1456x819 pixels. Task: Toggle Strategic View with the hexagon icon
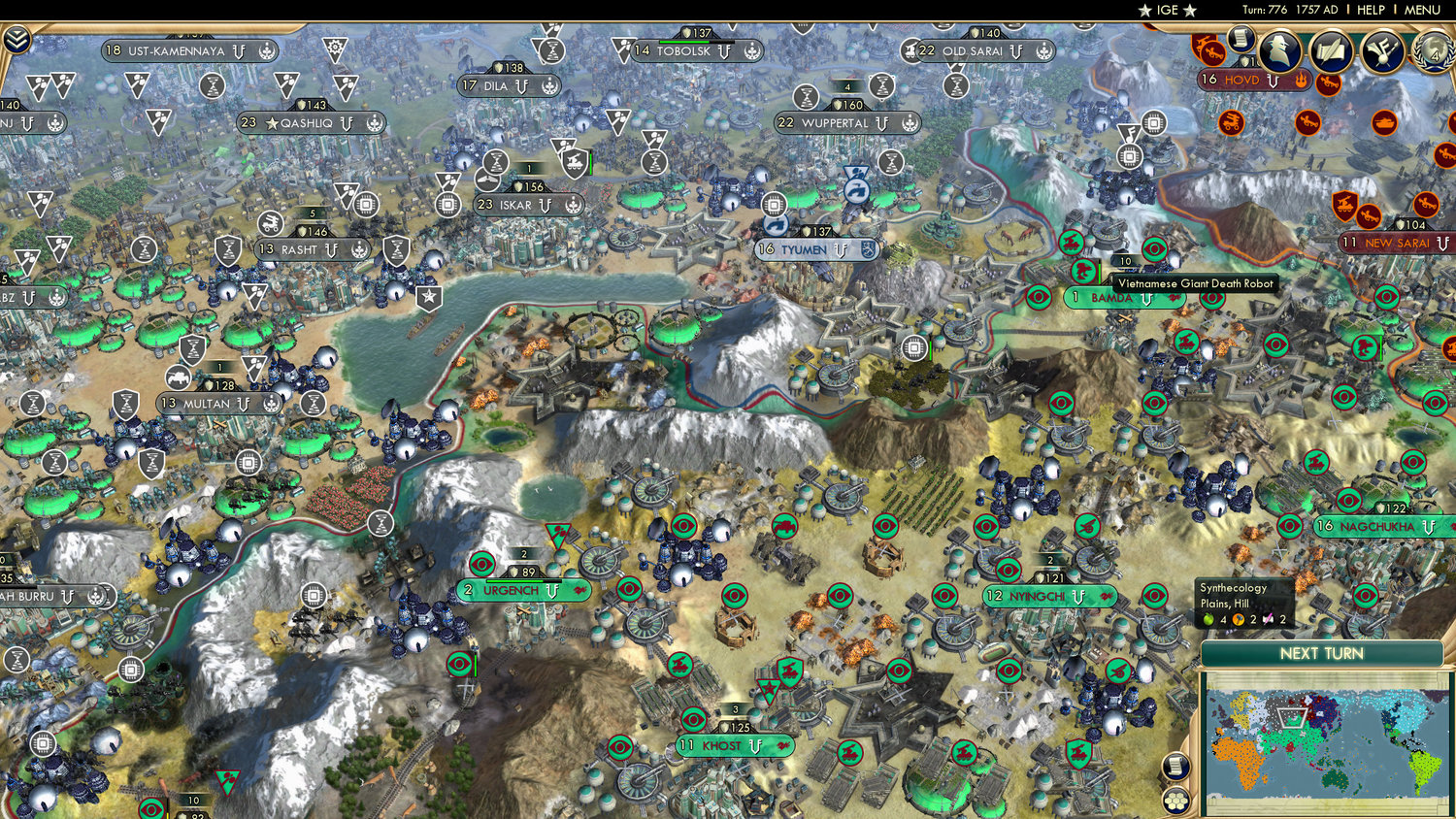1176,800
